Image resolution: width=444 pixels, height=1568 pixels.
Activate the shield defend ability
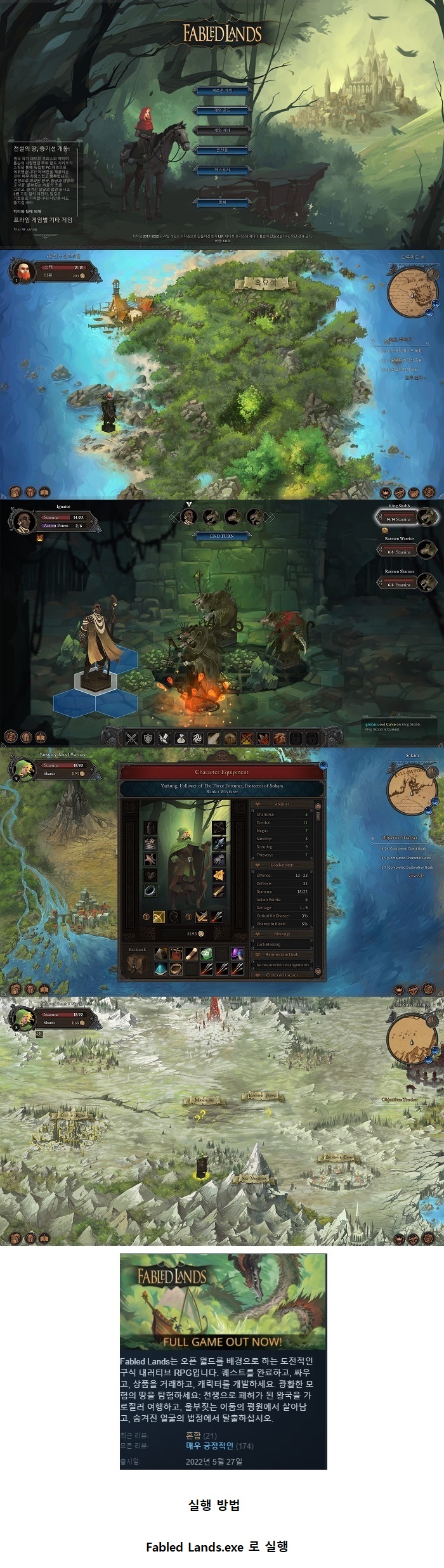(x=148, y=738)
